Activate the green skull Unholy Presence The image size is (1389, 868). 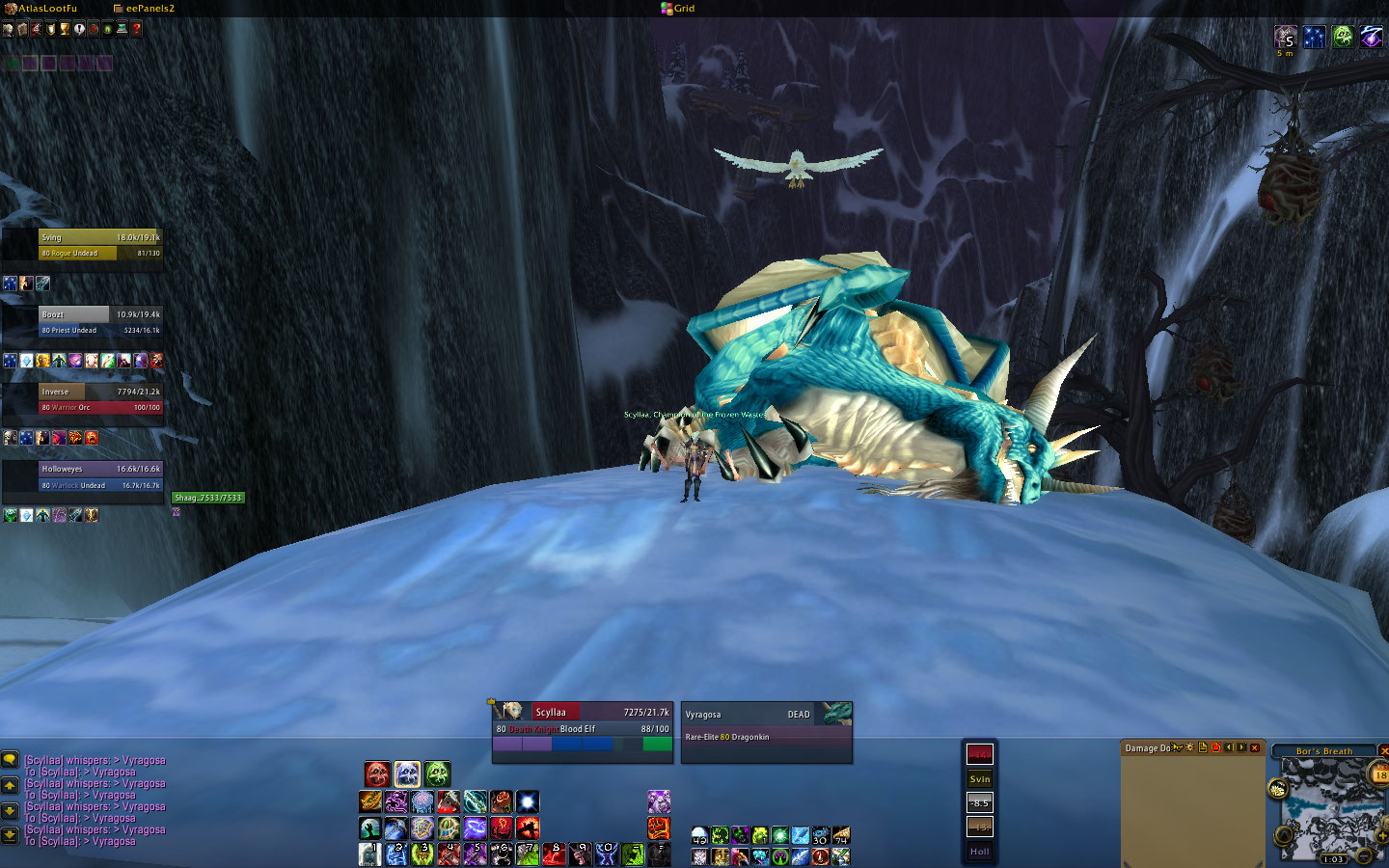coord(437,773)
